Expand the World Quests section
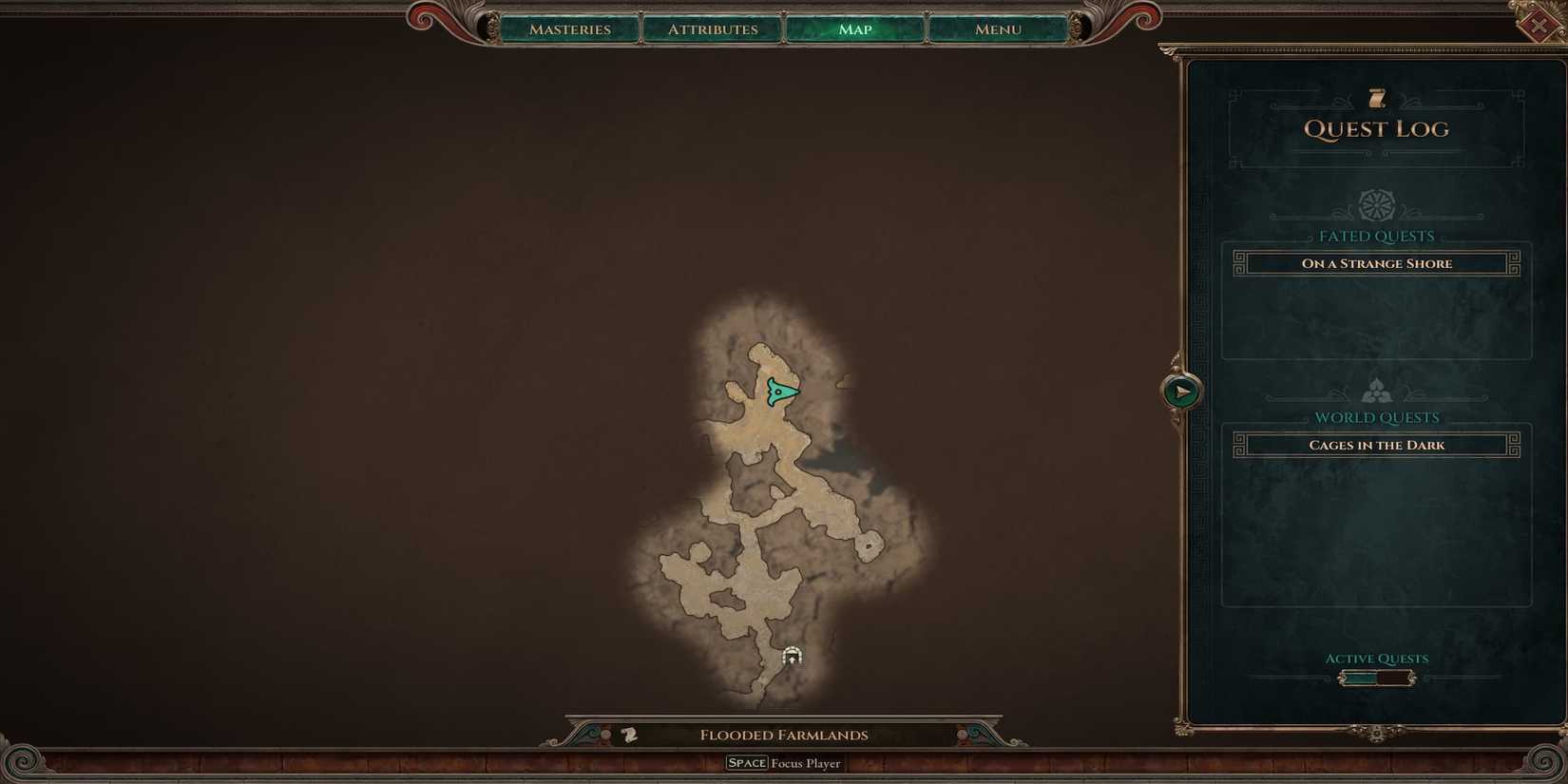 coord(1378,417)
